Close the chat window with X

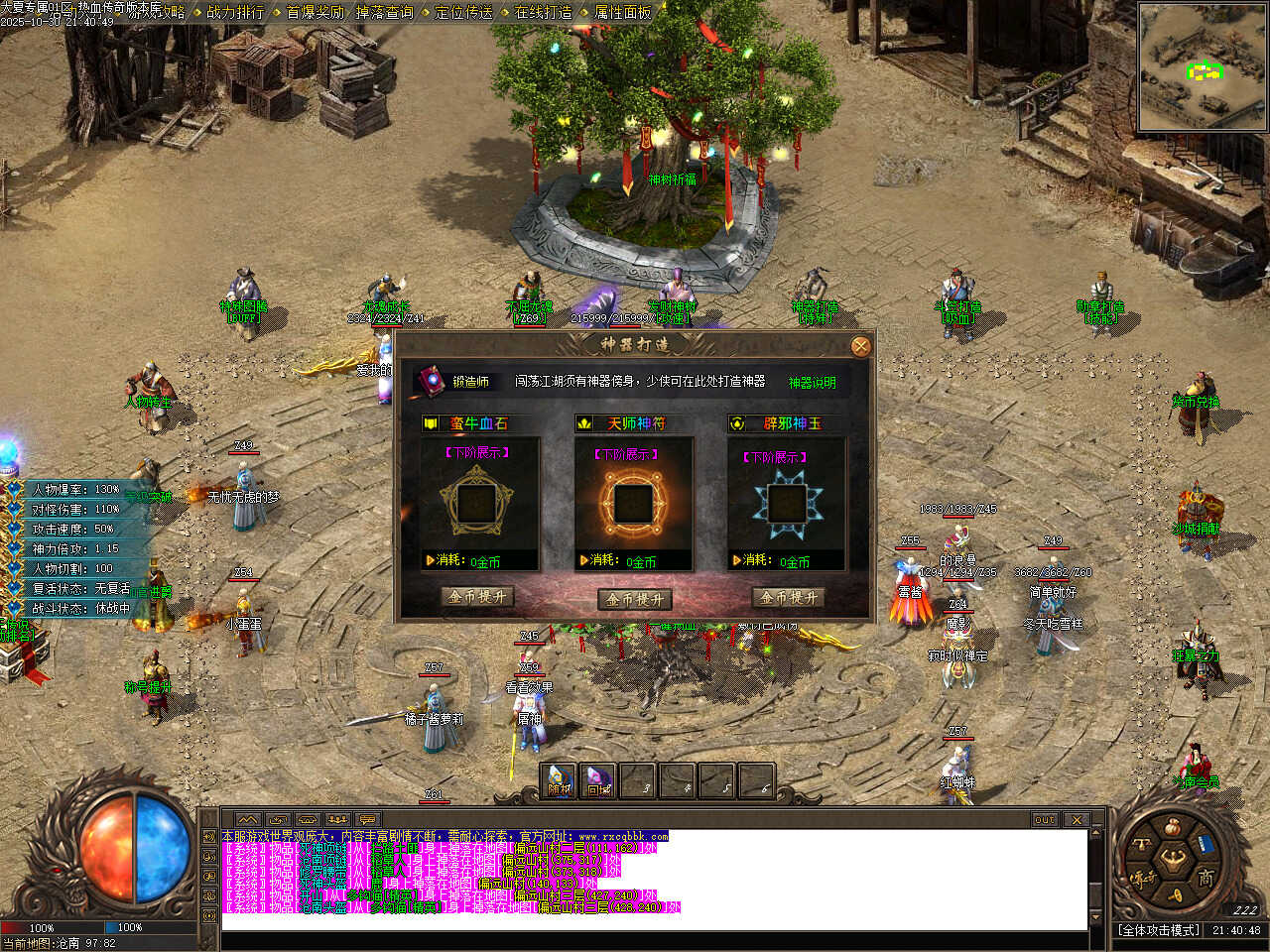click(x=1076, y=820)
